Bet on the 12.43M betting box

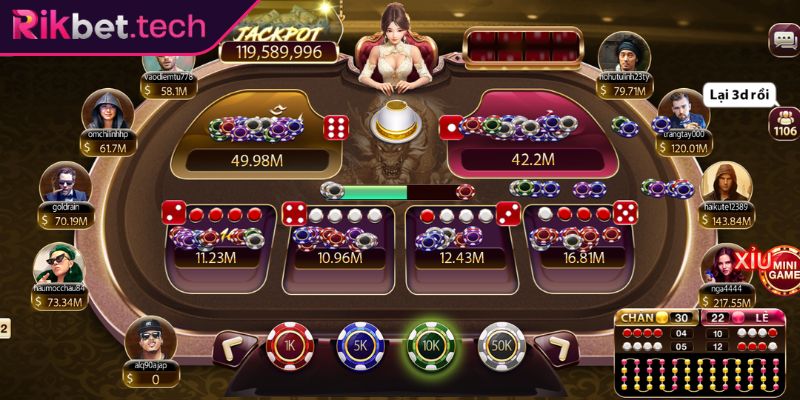click(458, 238)
